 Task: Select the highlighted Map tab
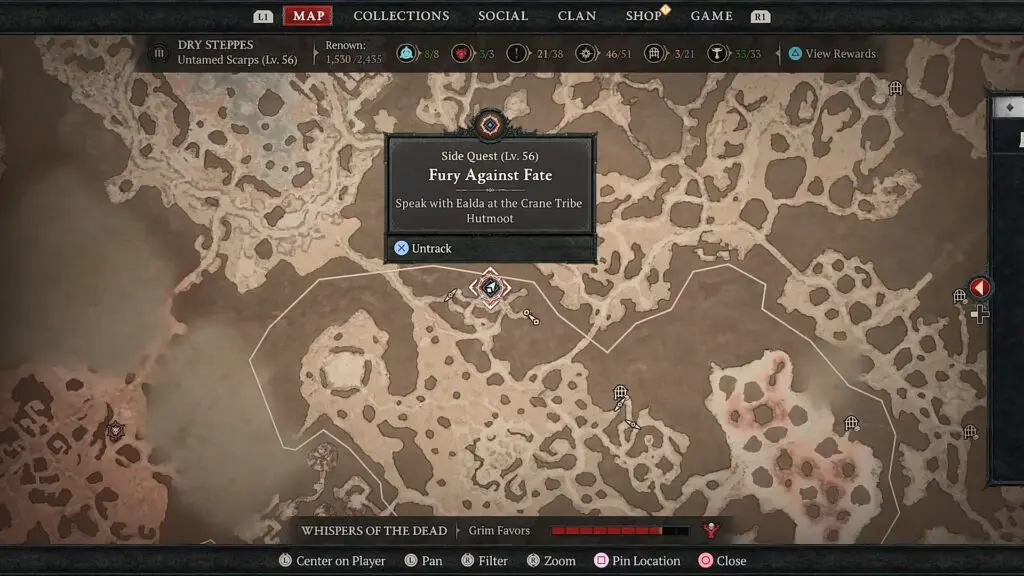tap(309, 16)
